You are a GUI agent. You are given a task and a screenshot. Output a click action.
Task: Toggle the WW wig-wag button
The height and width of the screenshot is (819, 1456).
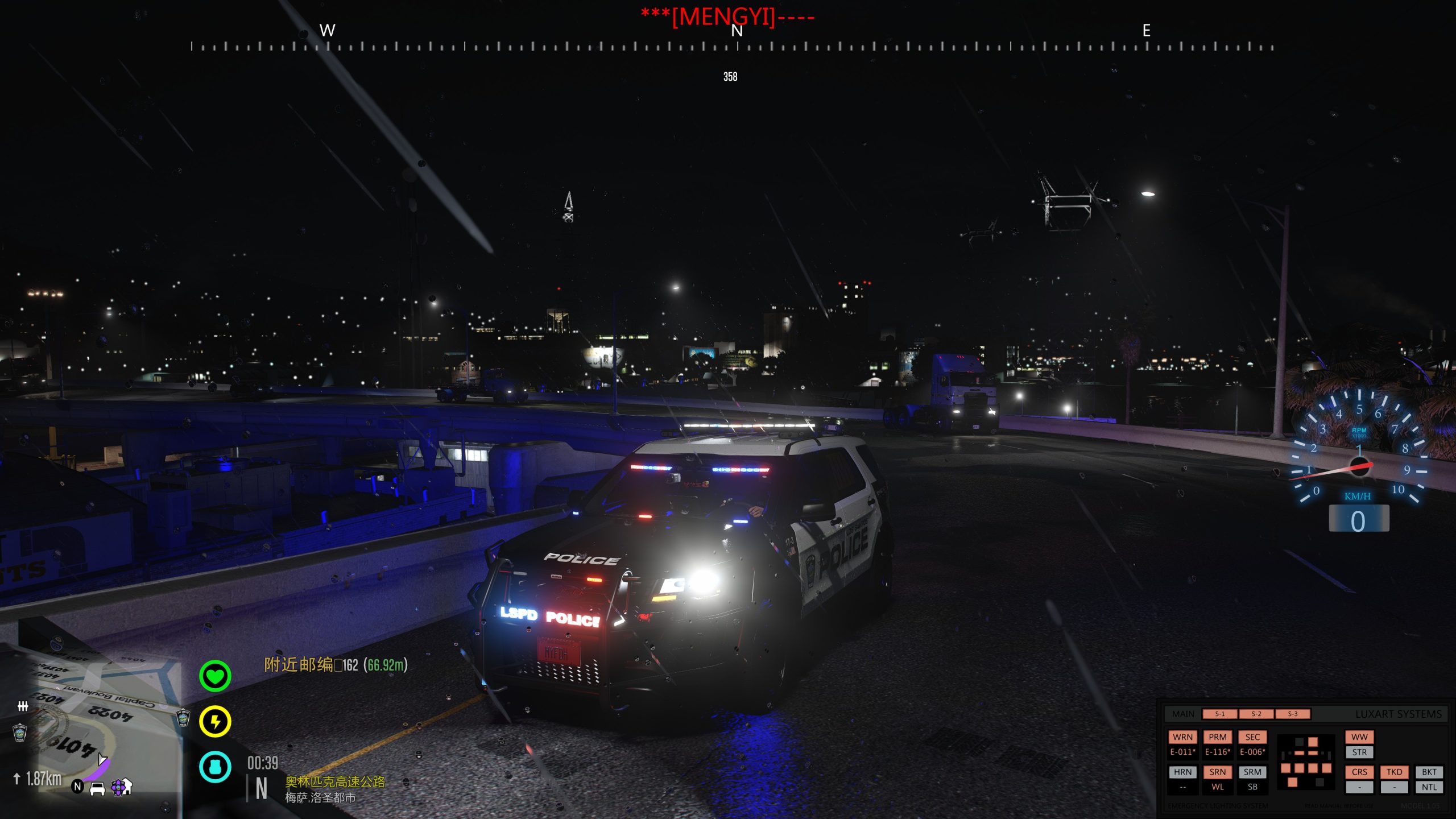(x=1359, y=737)
